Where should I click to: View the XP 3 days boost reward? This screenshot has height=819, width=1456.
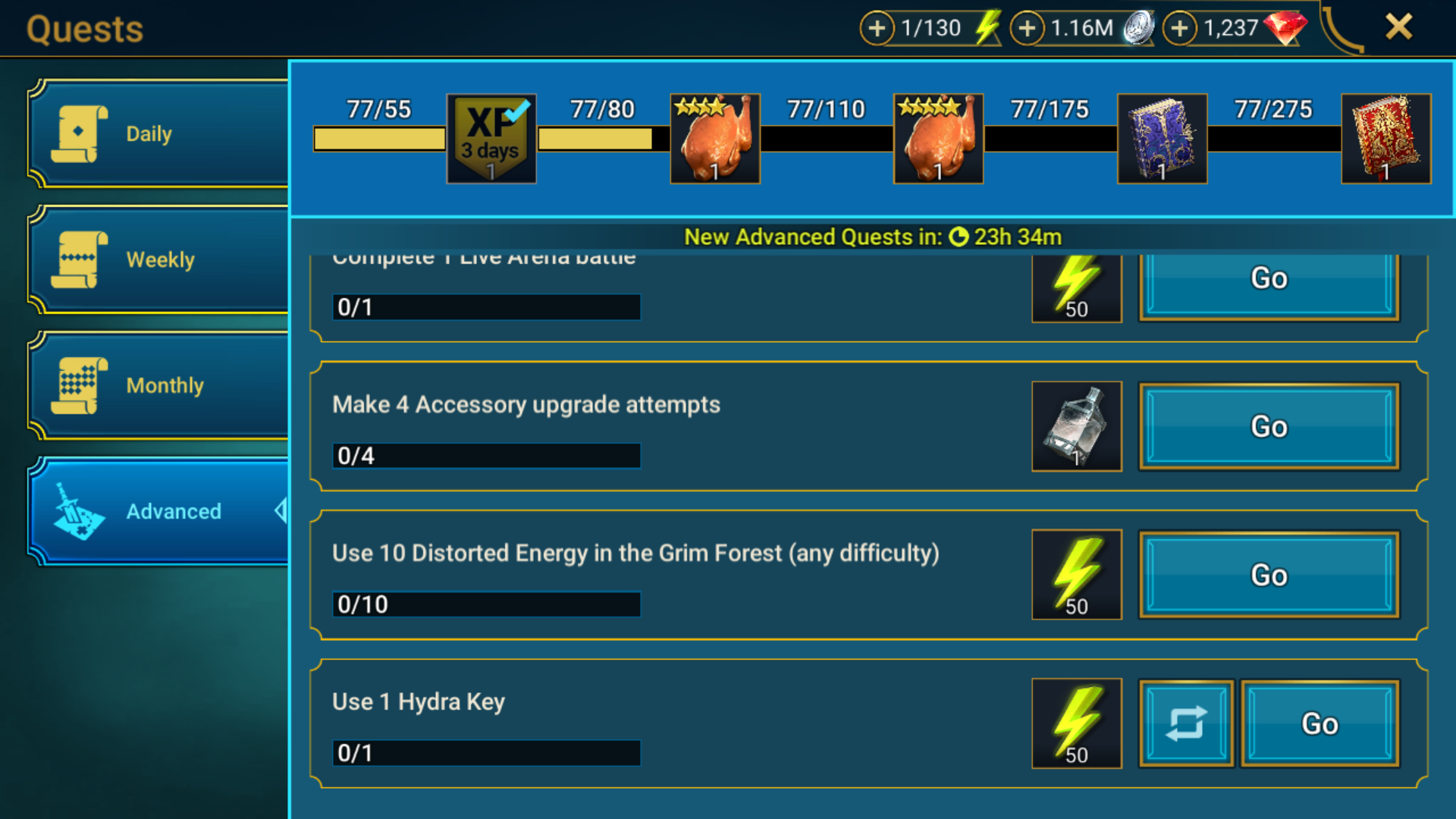(491, 139)
